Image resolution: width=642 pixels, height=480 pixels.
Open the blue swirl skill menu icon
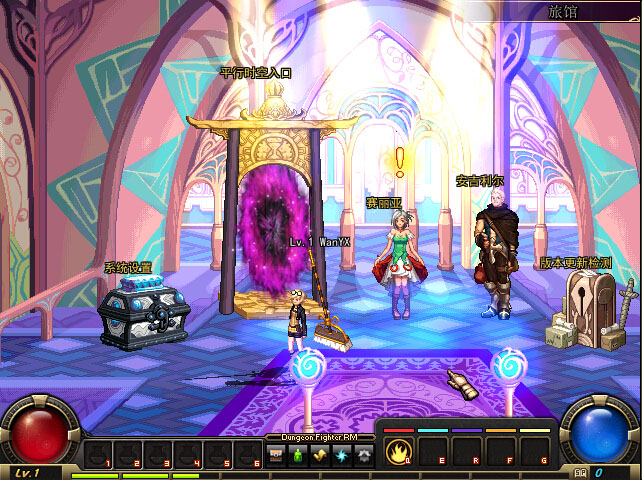[x=342, y=455]
